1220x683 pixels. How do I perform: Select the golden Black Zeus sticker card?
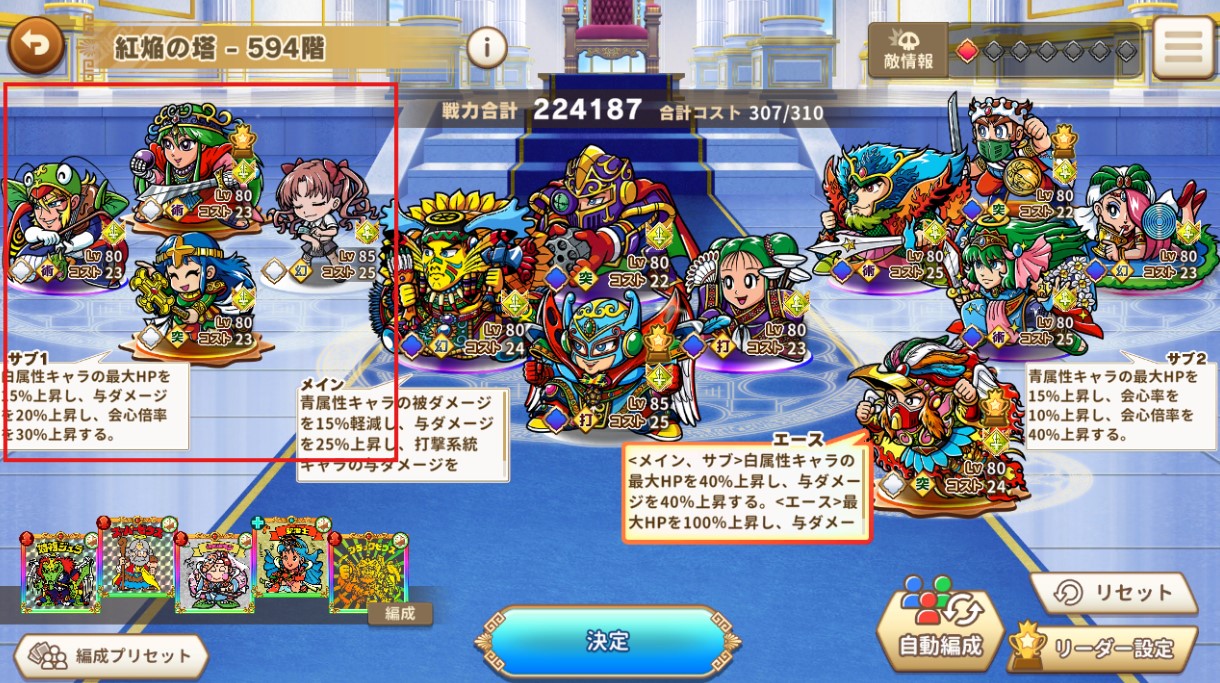point(367,577)
